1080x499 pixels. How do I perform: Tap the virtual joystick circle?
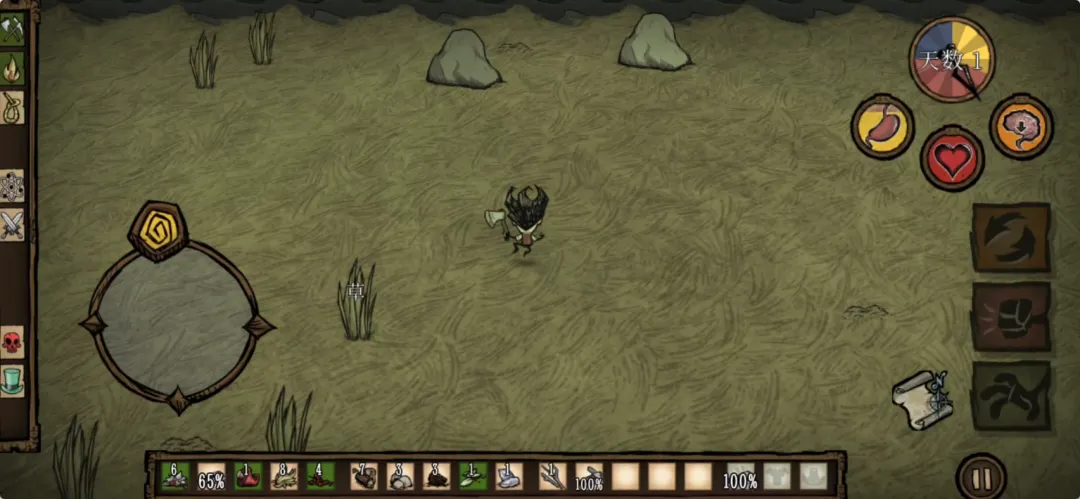[x=177, y=324]
